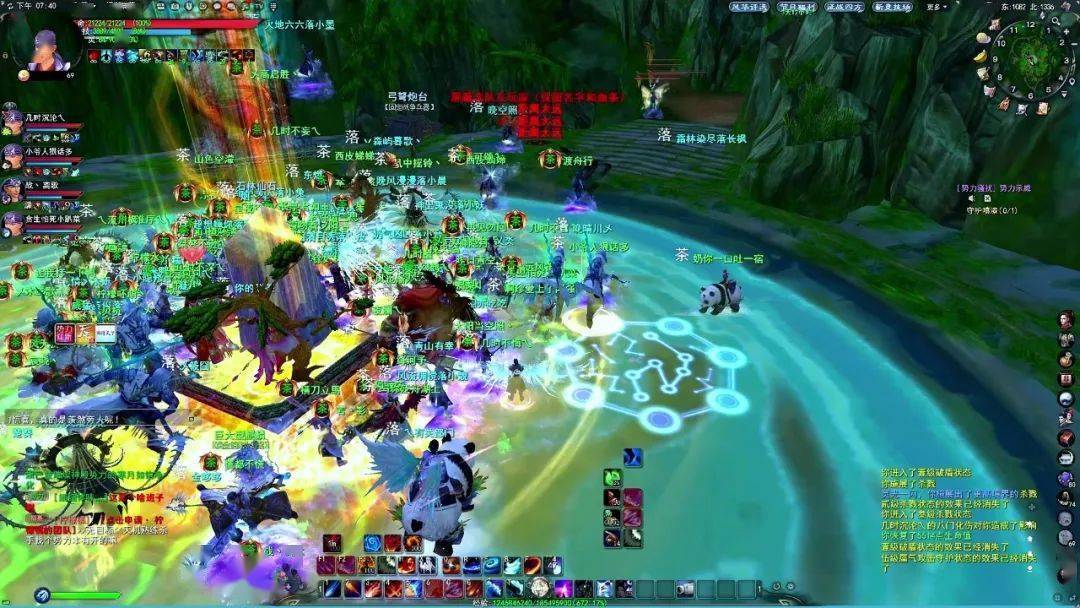This screenshot has height=608, width=1080.
Task: Click the round emblem in hotbar center
Action: click(x=540, y=587)
